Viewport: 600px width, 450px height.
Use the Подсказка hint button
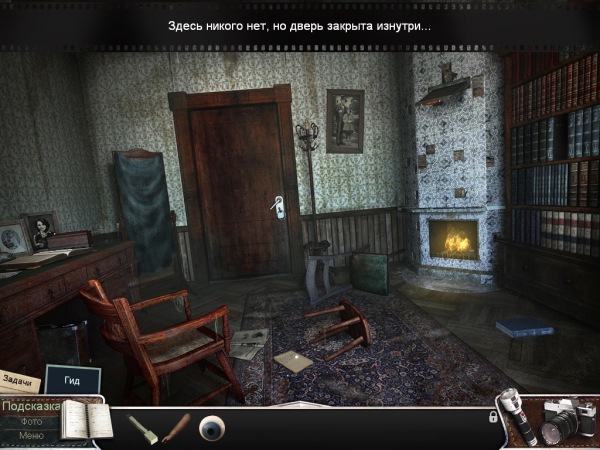point(30,407)
